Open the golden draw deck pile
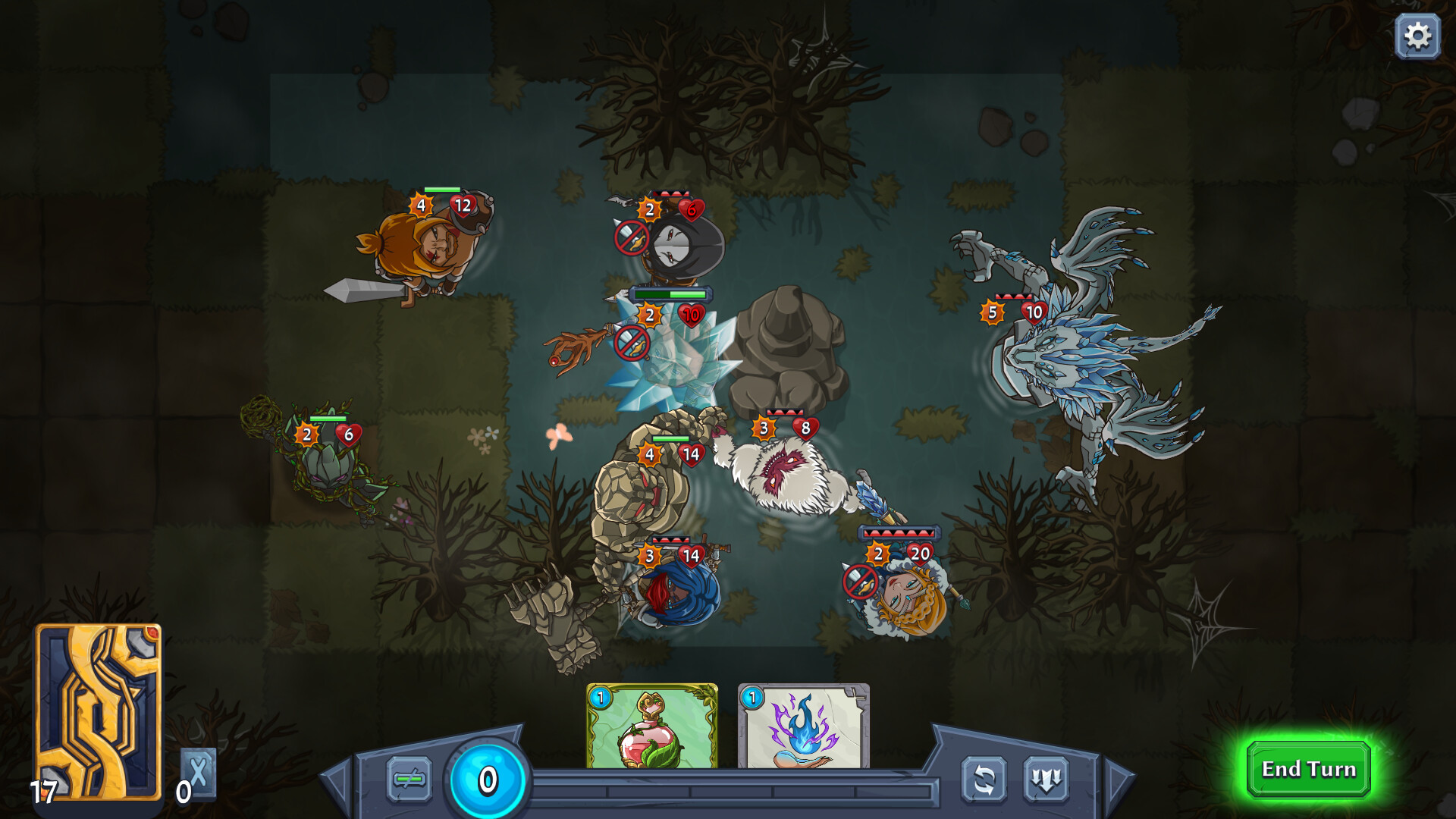This screenshot has height=819, width=1456. [x=98, y=711]
